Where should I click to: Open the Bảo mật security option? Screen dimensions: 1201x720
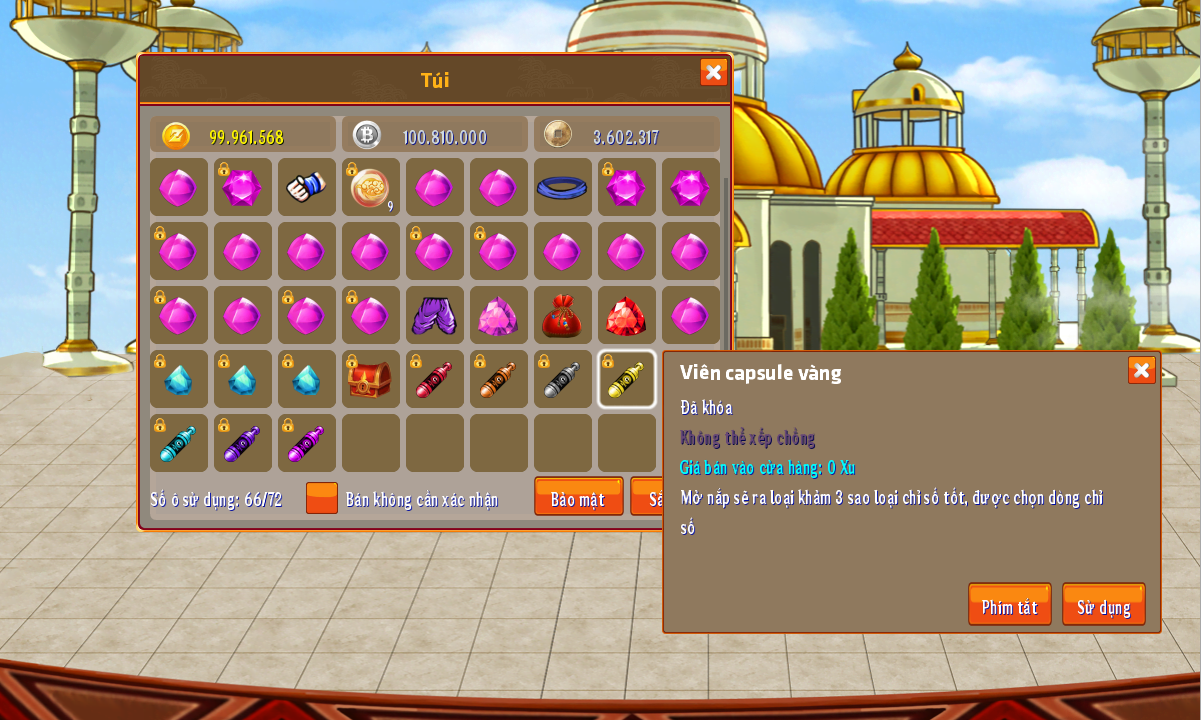578,497
